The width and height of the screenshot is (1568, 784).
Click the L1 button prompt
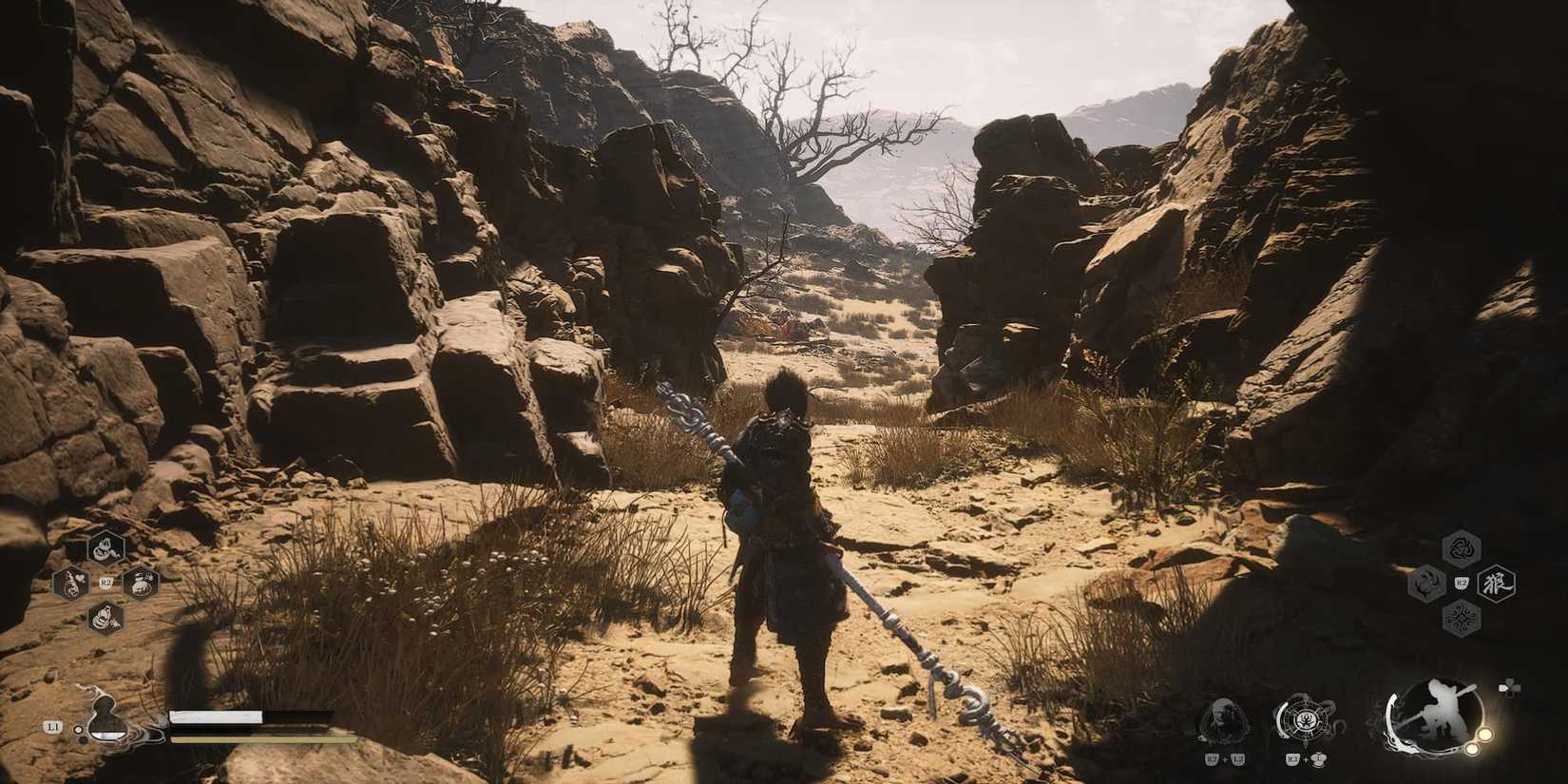click(x=52, y=727)
